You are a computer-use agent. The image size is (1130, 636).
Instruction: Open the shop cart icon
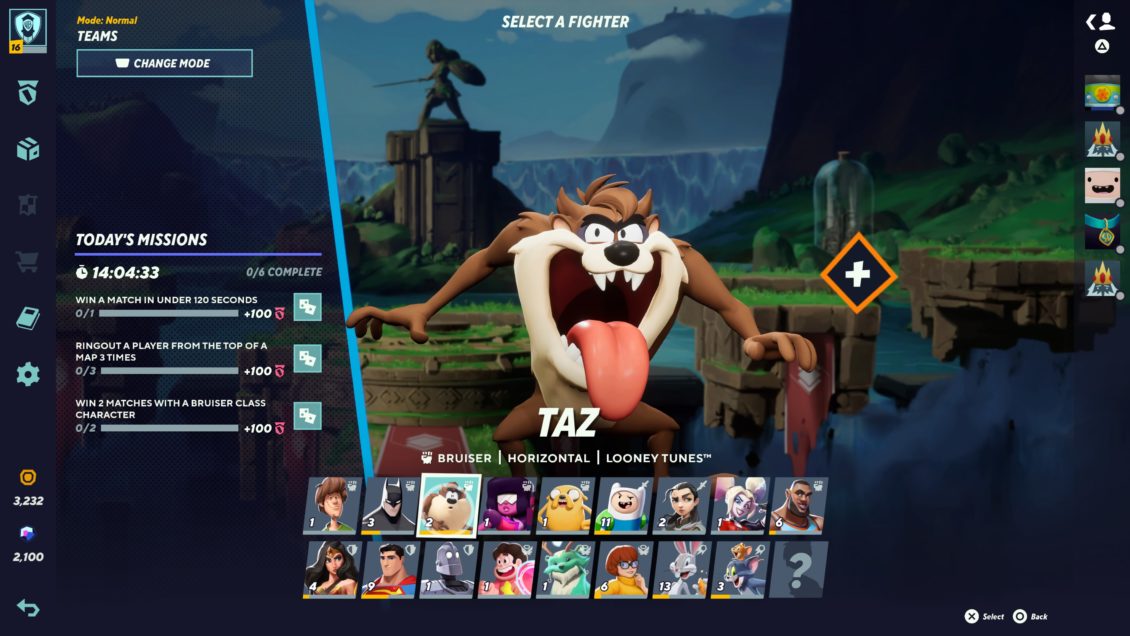tap(28, 263)
